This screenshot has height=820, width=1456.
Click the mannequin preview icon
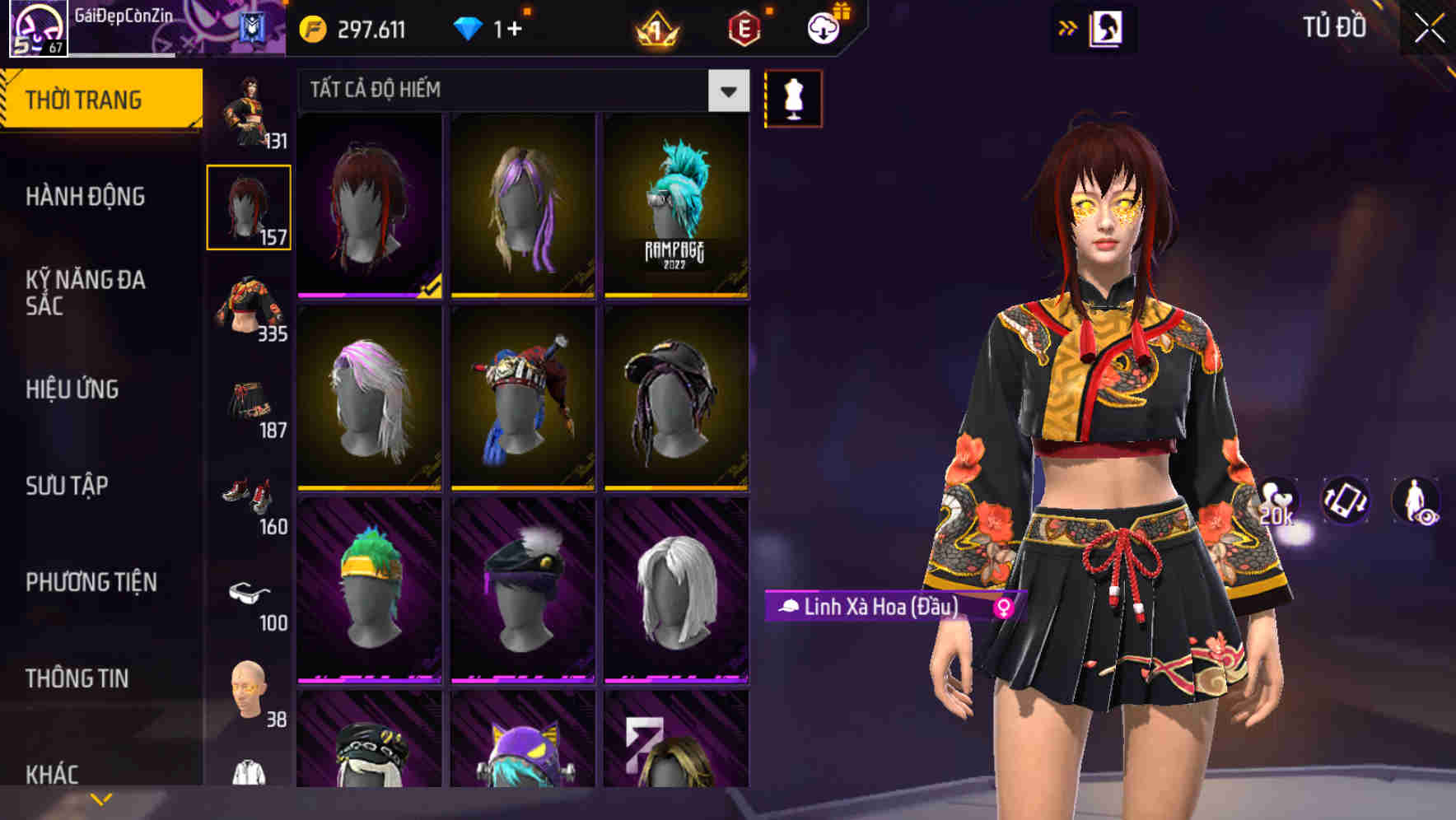[793, 97]
